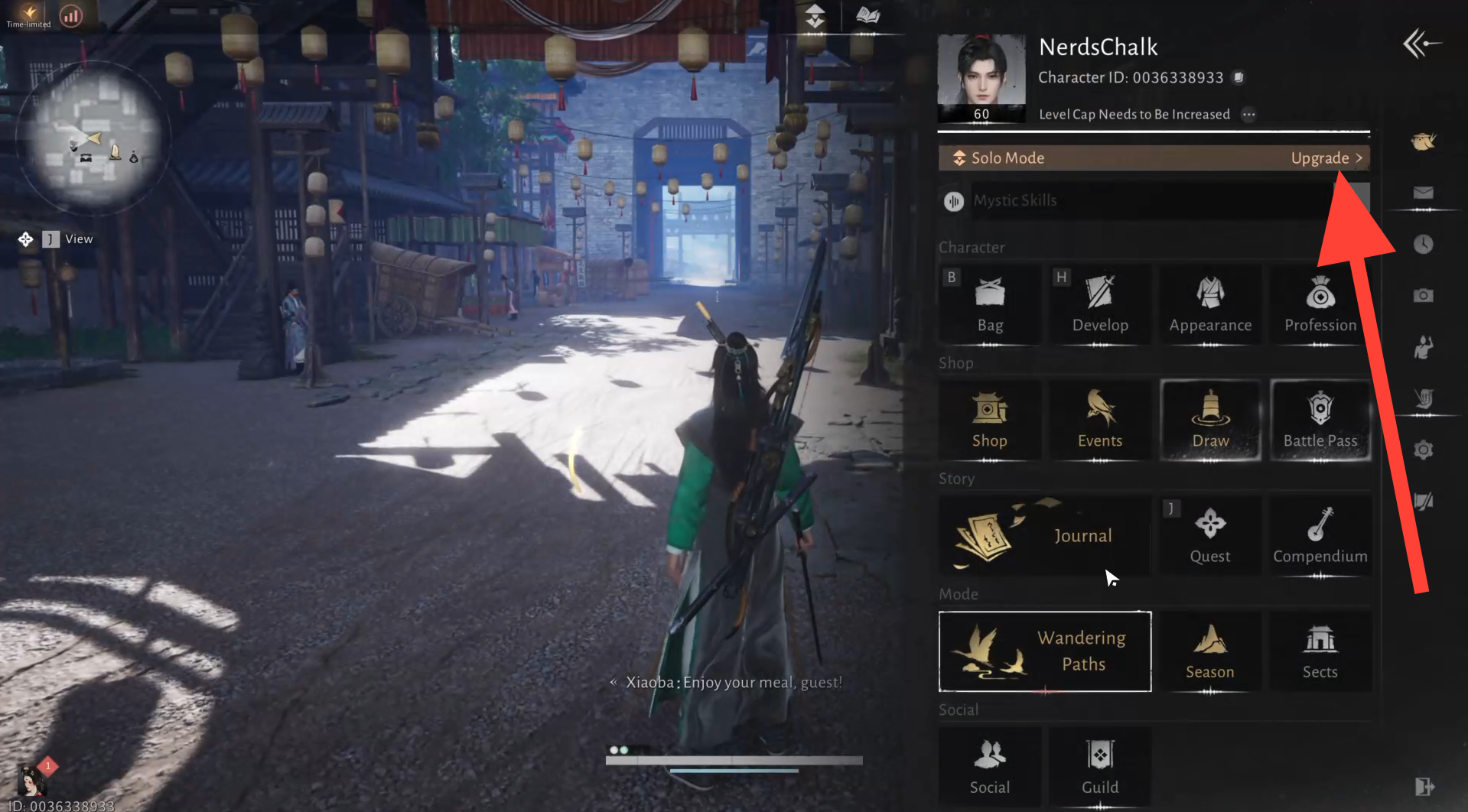1468x812 pixels.
Task: Select Wandering Paths mode
Action: 1045,651
